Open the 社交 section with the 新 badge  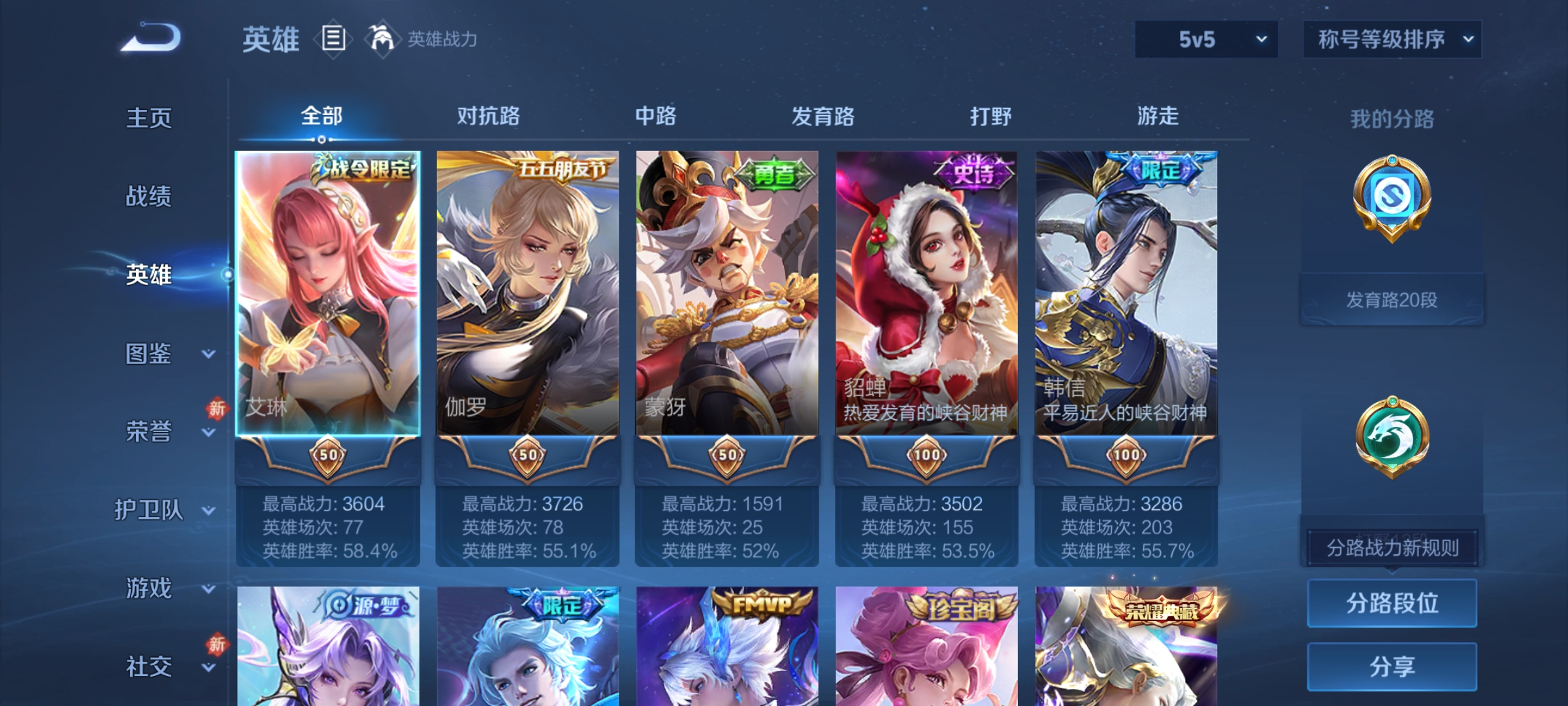[x=149, y=667]
